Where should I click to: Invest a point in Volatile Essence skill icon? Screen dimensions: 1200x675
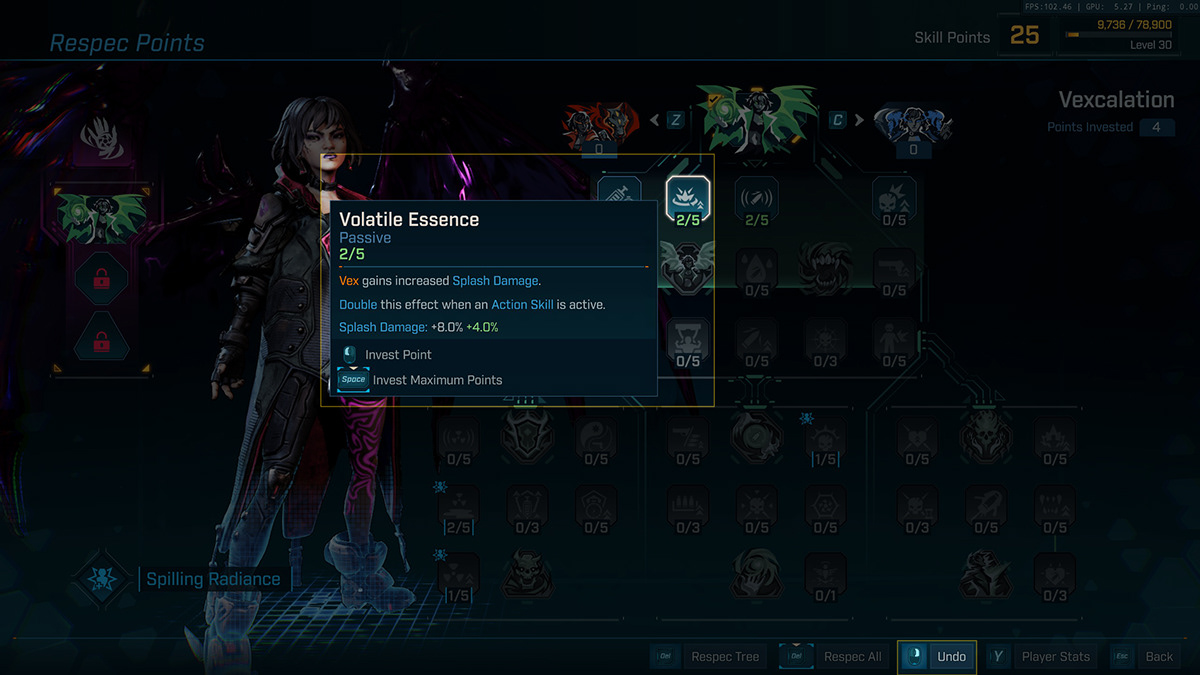coord(688,198)
